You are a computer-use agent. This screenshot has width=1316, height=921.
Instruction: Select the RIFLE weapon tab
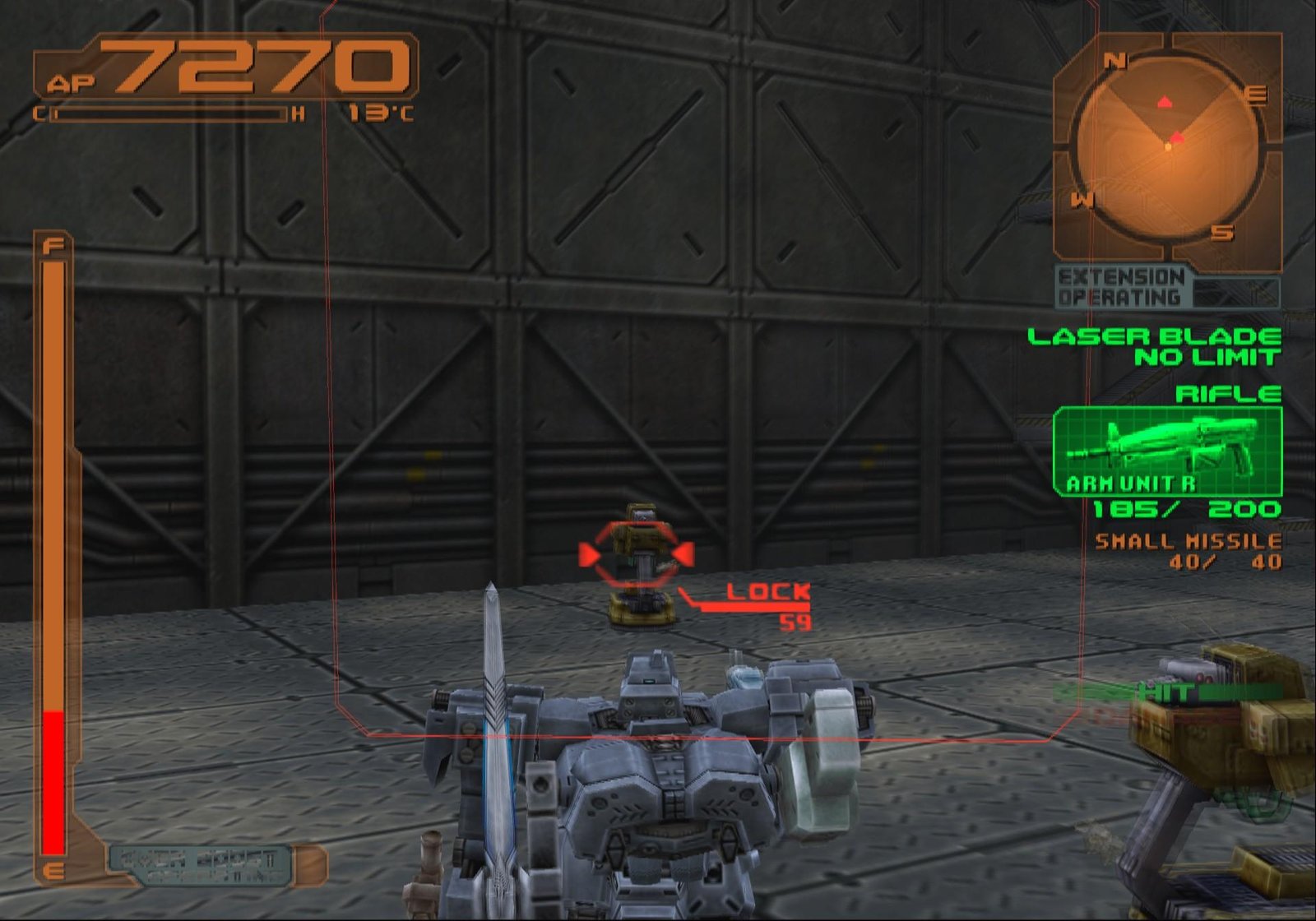[1230, 395]
